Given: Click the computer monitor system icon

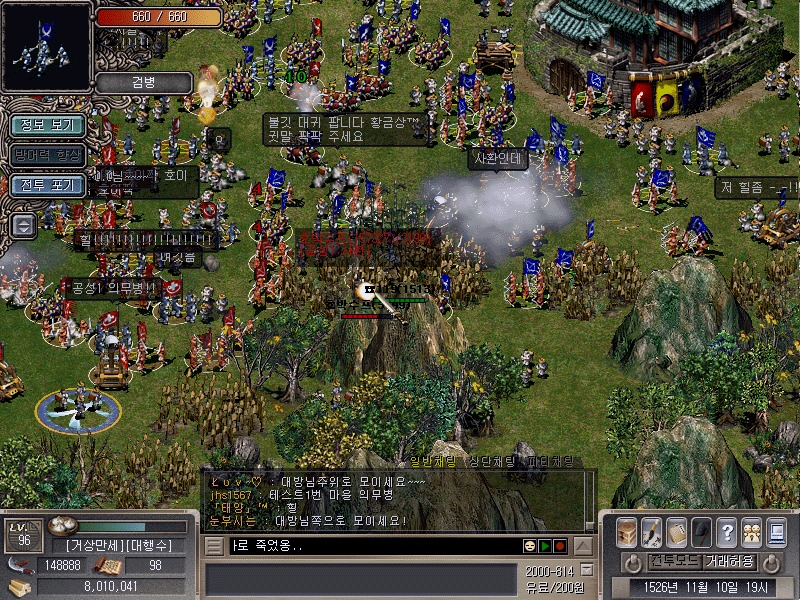Looking at the screenshot, I should coord(776,531).
